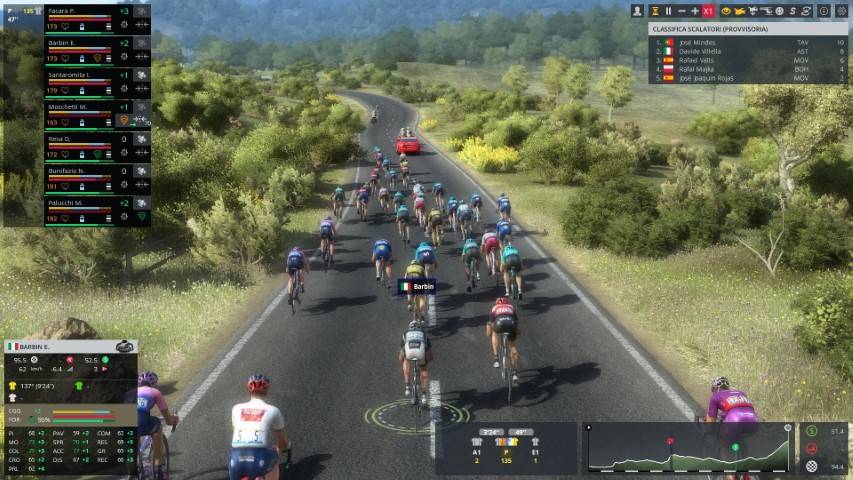This screenshot has width=853, height=480.
Task: Increase the game speed with plus button
Action: [x=695, y=11]
